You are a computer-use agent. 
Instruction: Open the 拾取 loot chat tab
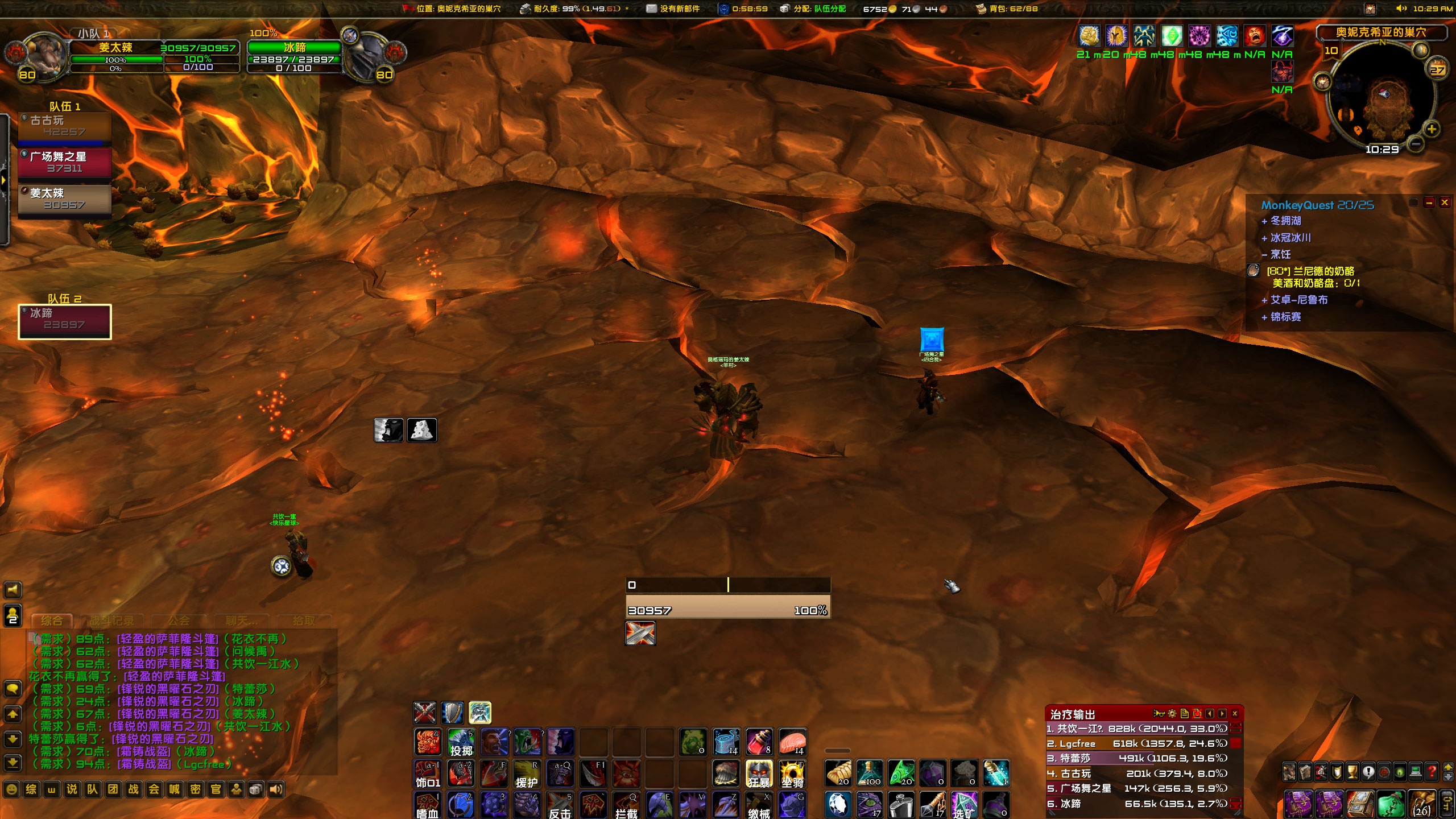304,621
